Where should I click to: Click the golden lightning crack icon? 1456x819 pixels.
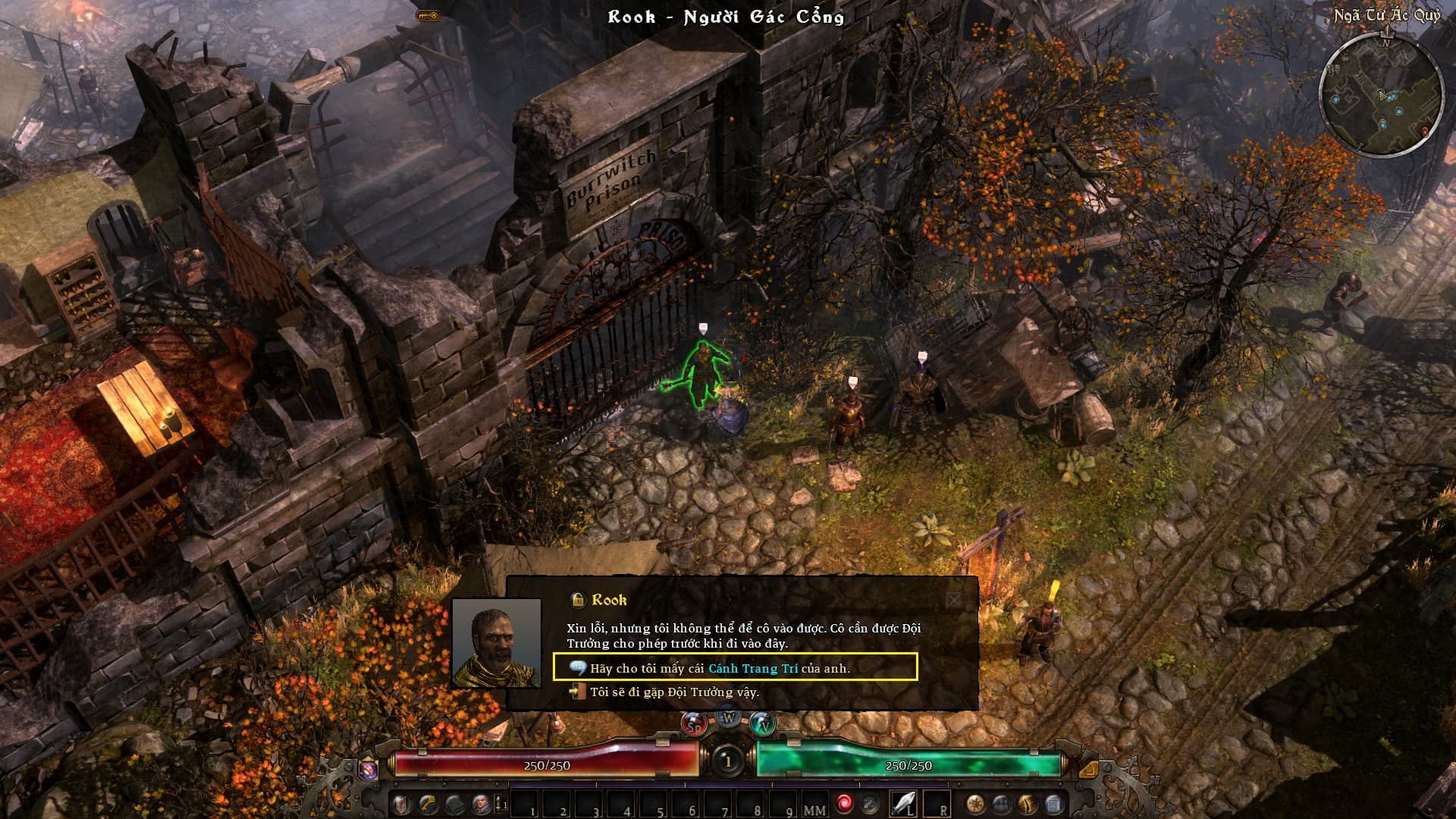[1028, 804]
